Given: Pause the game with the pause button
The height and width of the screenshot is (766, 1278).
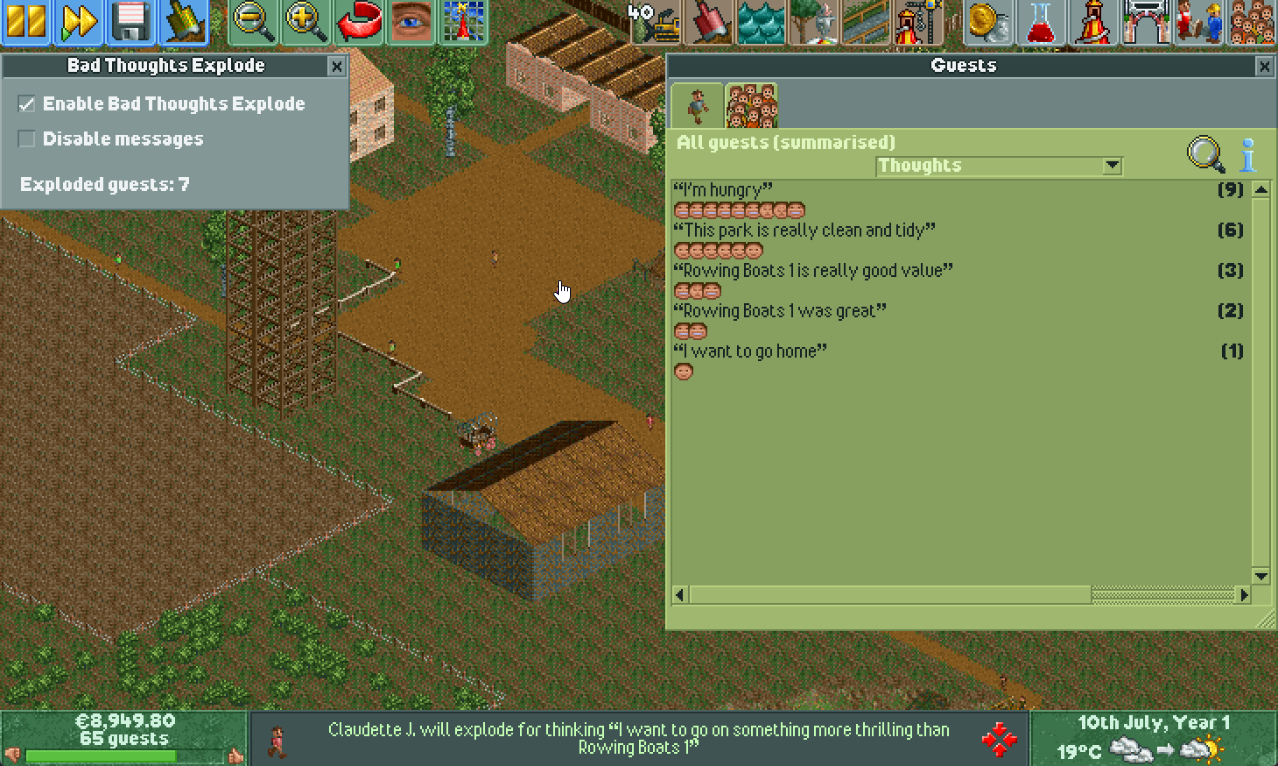Looking at the screenshot, I should [x=26, y=22].
